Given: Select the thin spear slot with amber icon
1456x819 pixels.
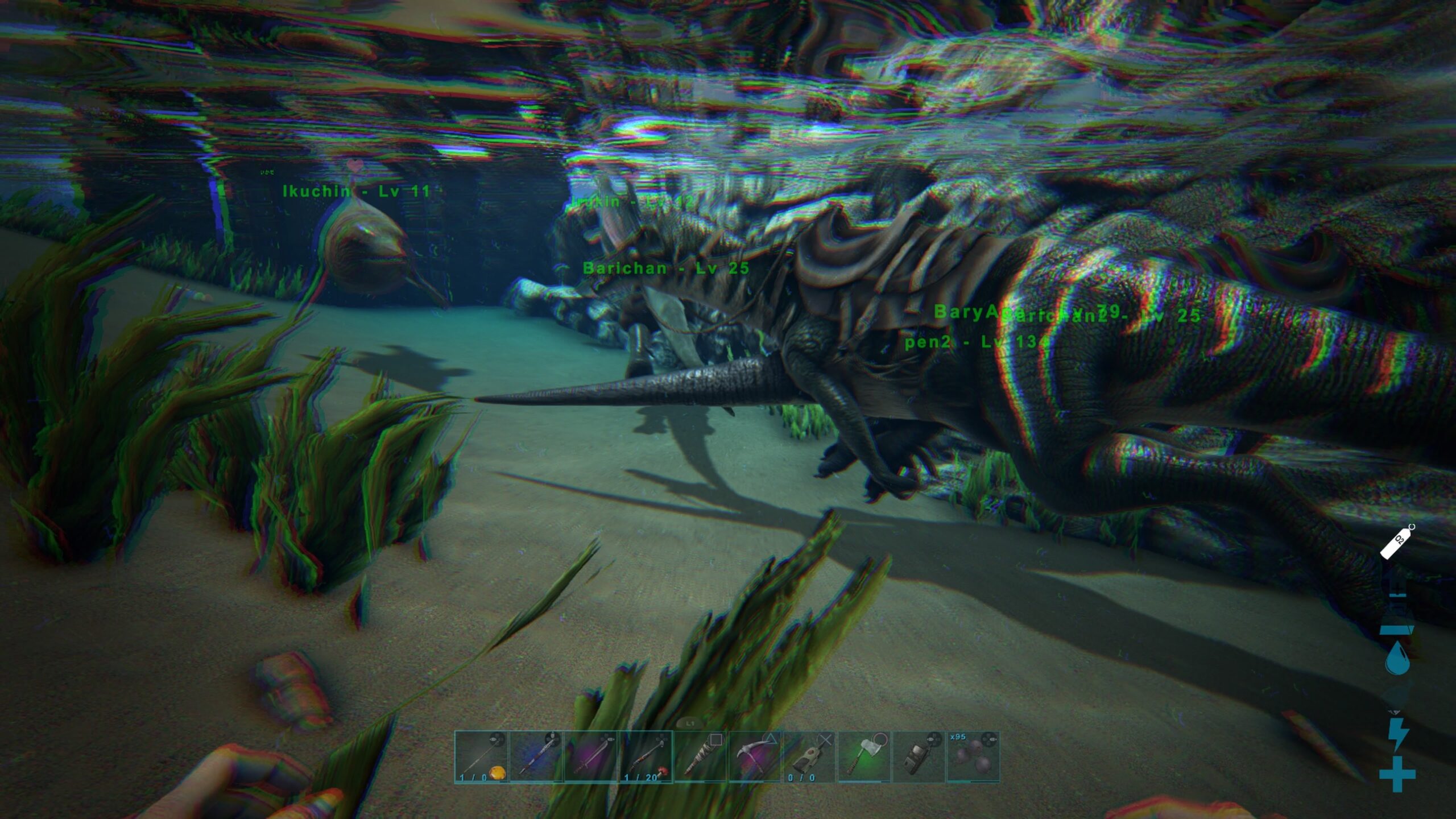Looking at the screenshot, I should click(x=481, y=757).
